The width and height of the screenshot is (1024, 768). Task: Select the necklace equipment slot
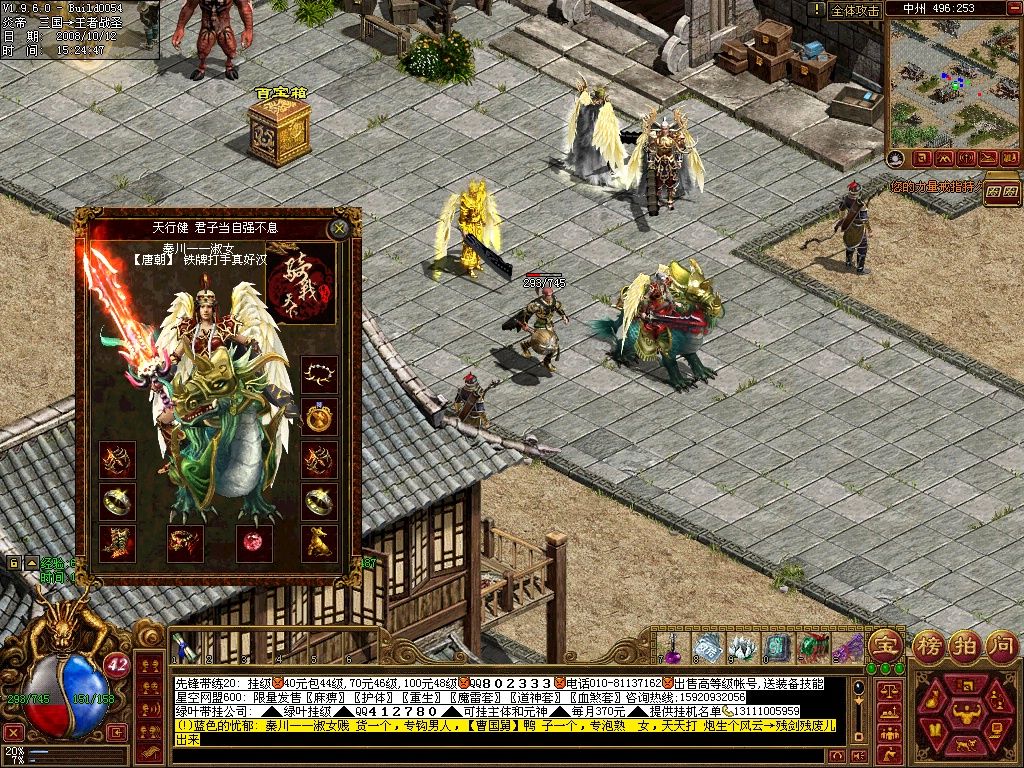(x=319, y=375)
